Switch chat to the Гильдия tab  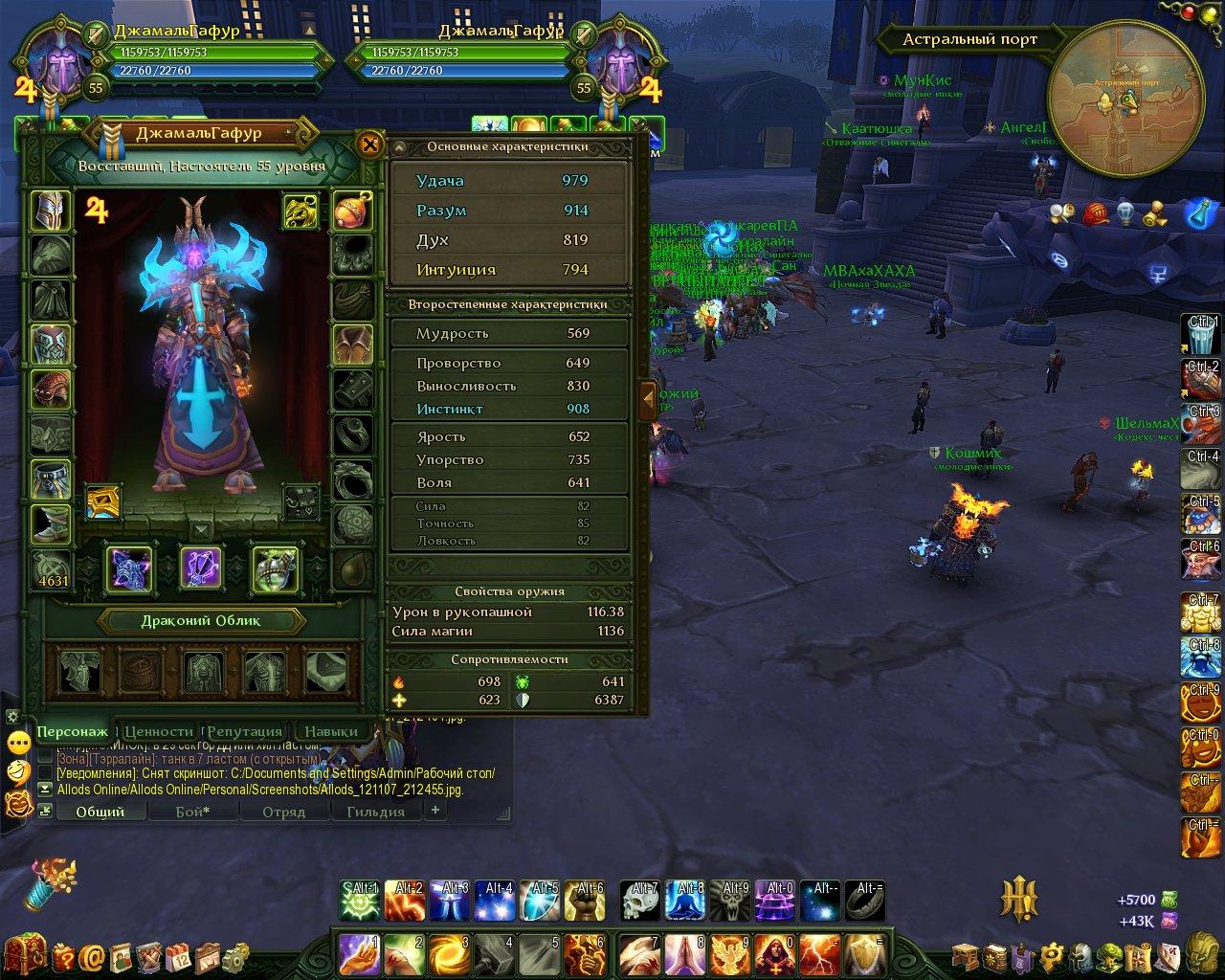[x=376, y=812]
